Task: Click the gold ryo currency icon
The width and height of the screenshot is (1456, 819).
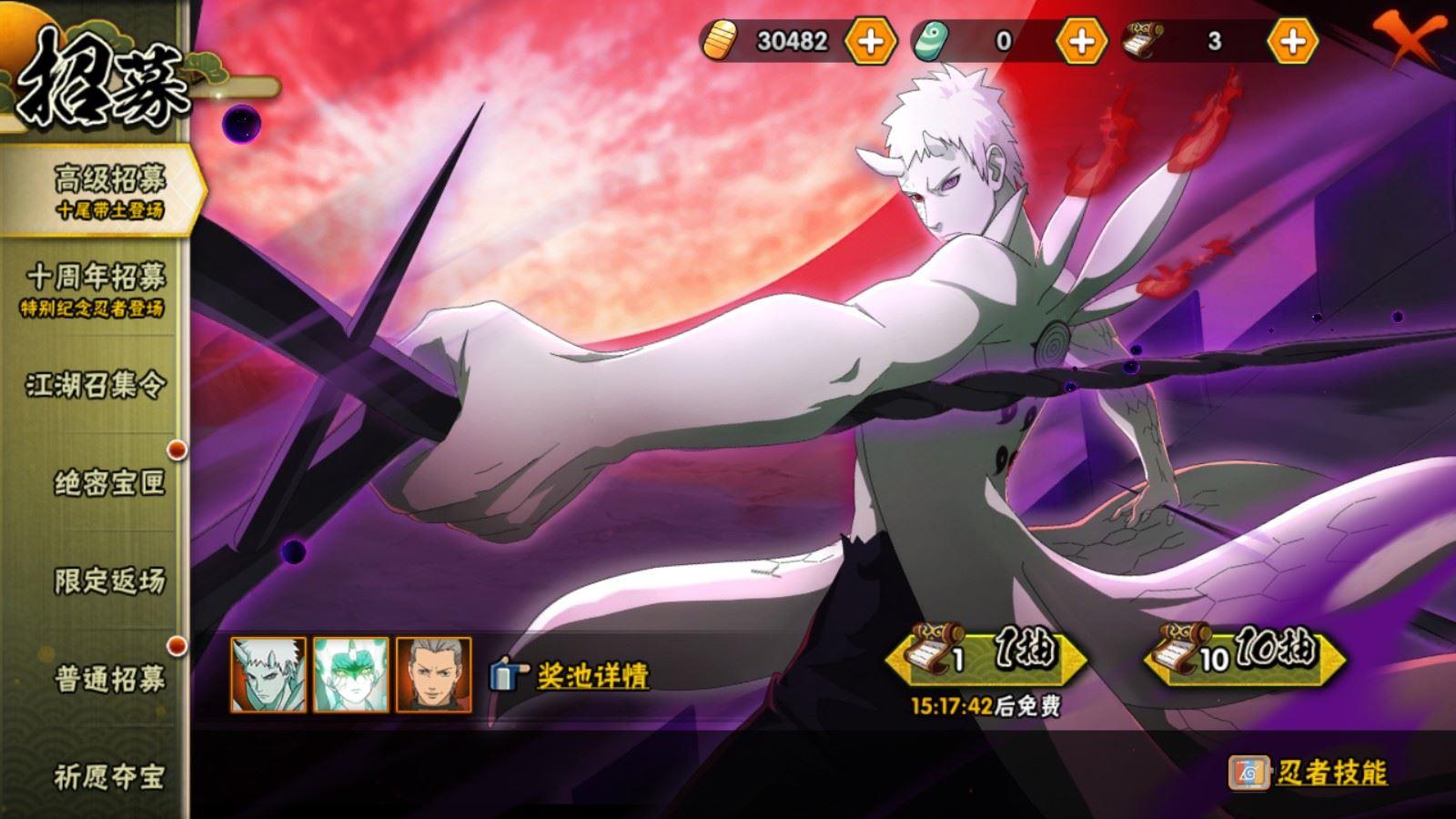Action: [722, 40]
